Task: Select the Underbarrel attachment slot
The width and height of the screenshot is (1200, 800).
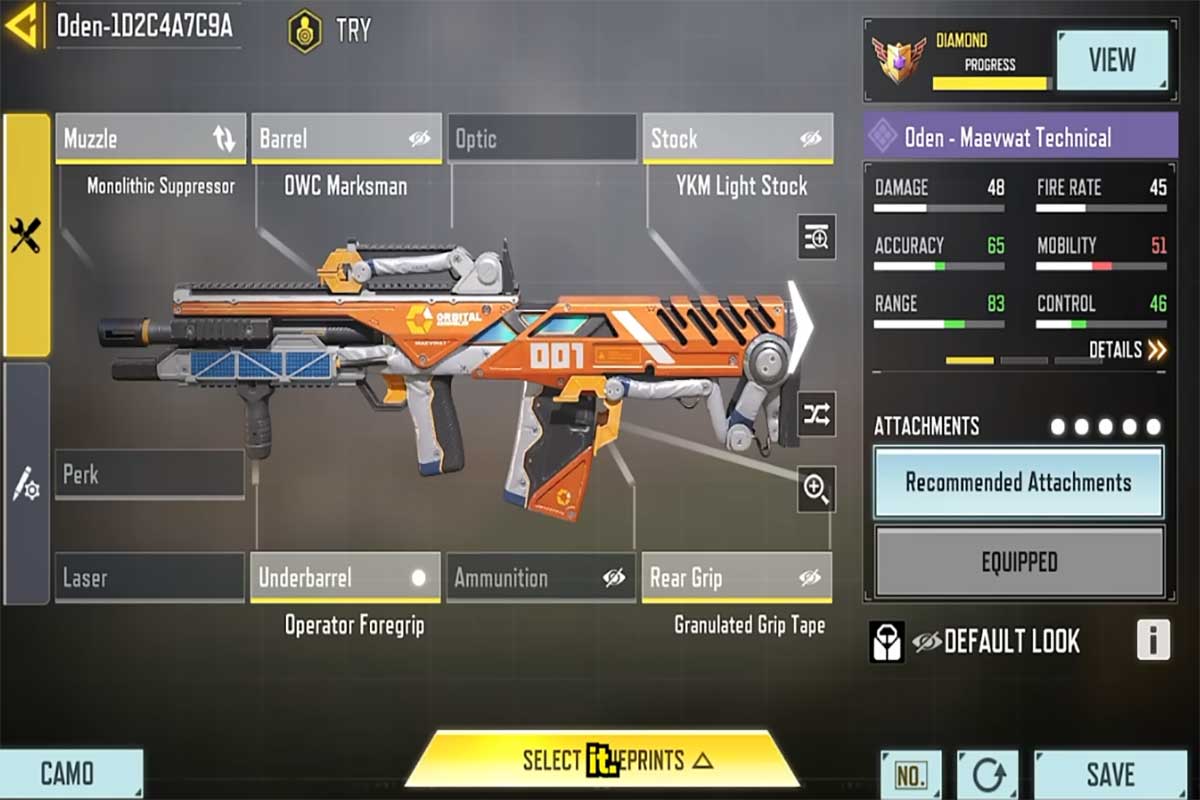Action: (345, 578)
